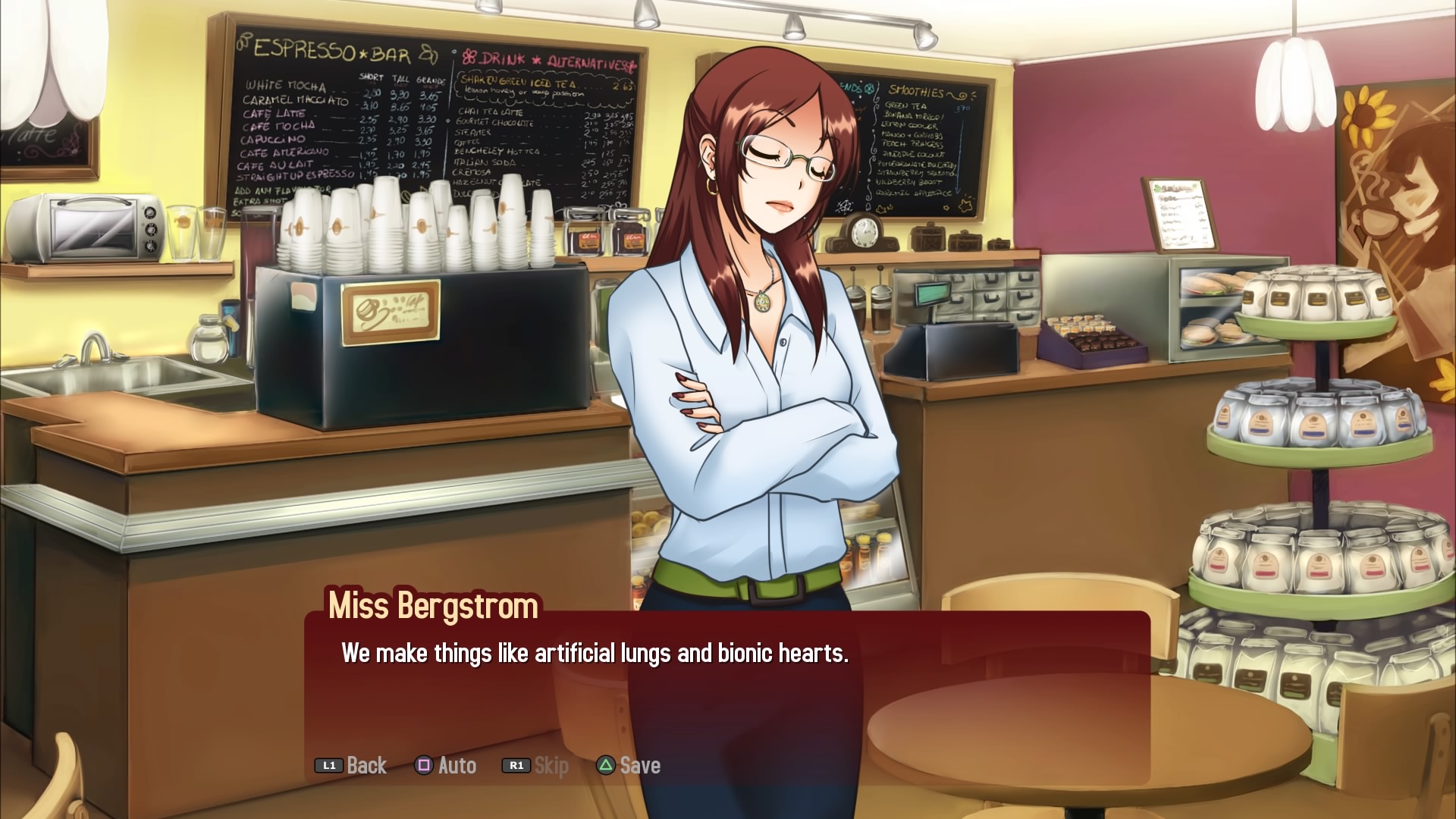Screen dimensions: 1456x819
Task: Go Back to the previous dialogue line
Action: click(352, 766)
